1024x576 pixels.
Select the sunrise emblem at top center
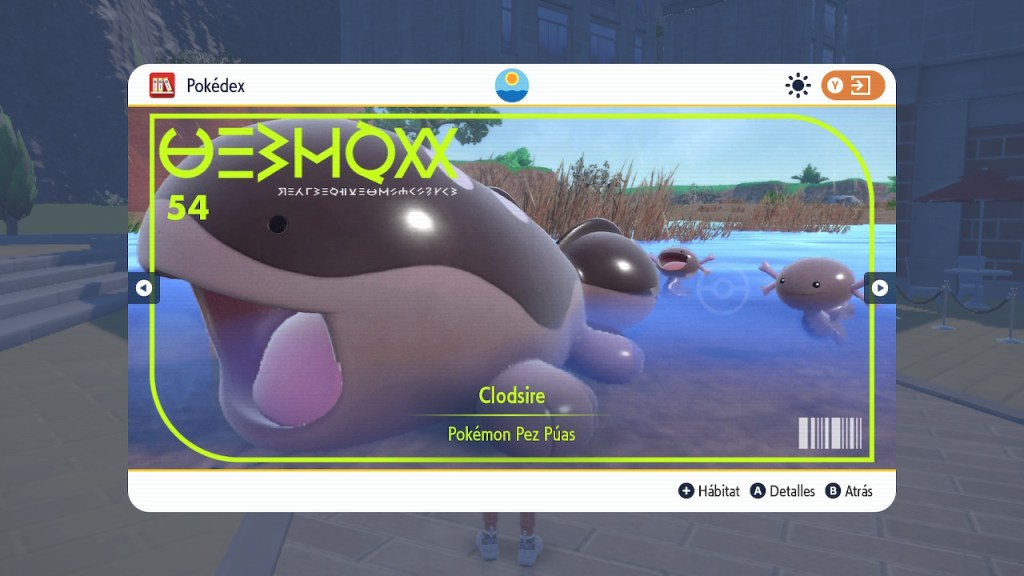click(x=512, y=85)
